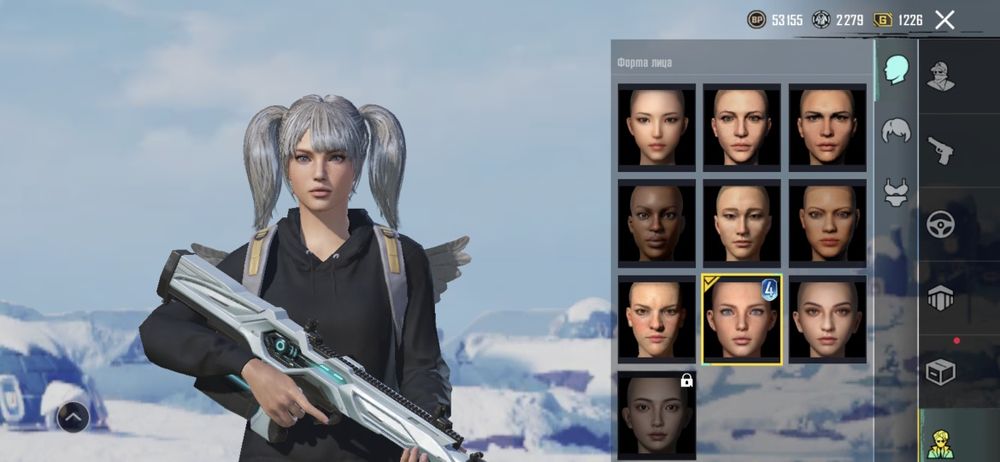Screen dimensions: 1000x462
Task: Select the dark-skinned face preset
Action: point(657,221)
